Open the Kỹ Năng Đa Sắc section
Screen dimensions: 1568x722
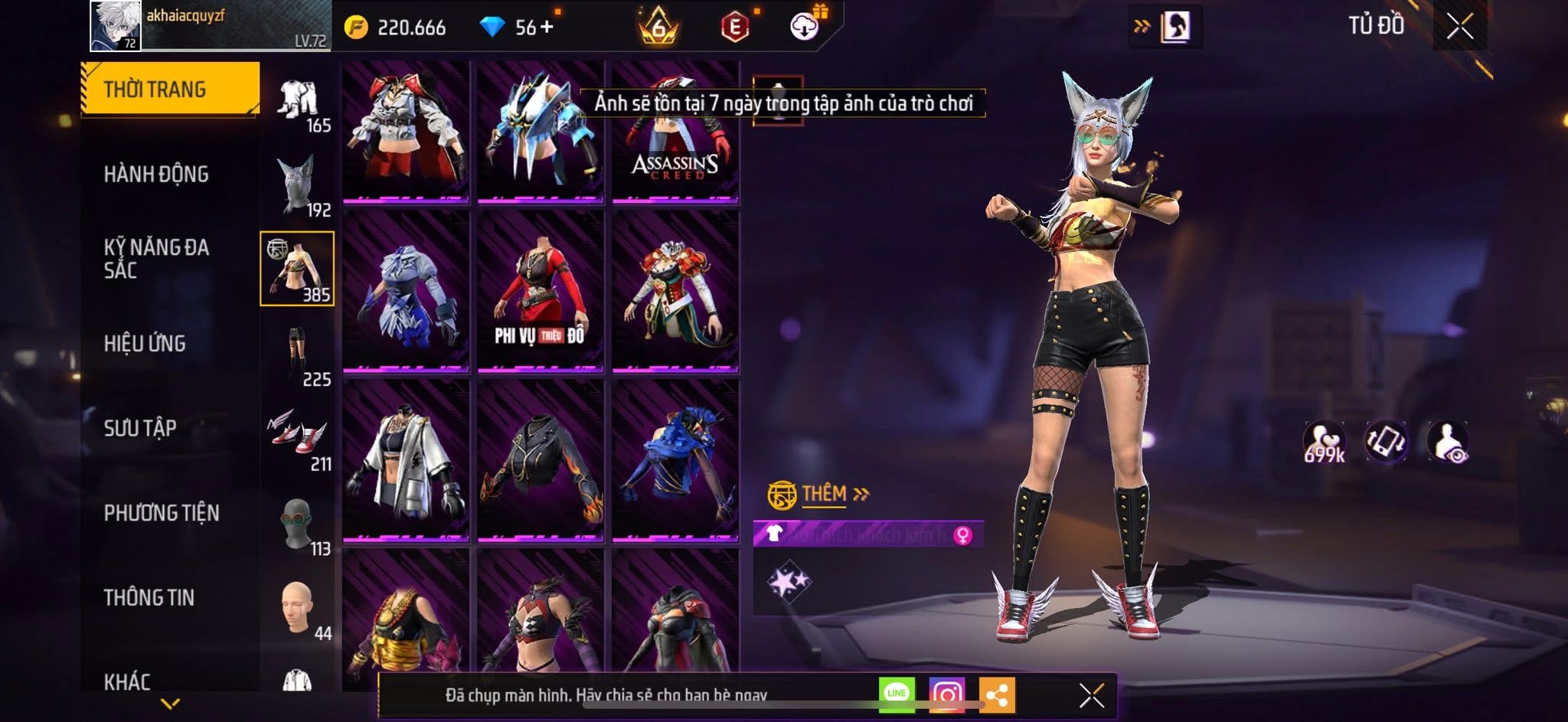tap(156, 259)
